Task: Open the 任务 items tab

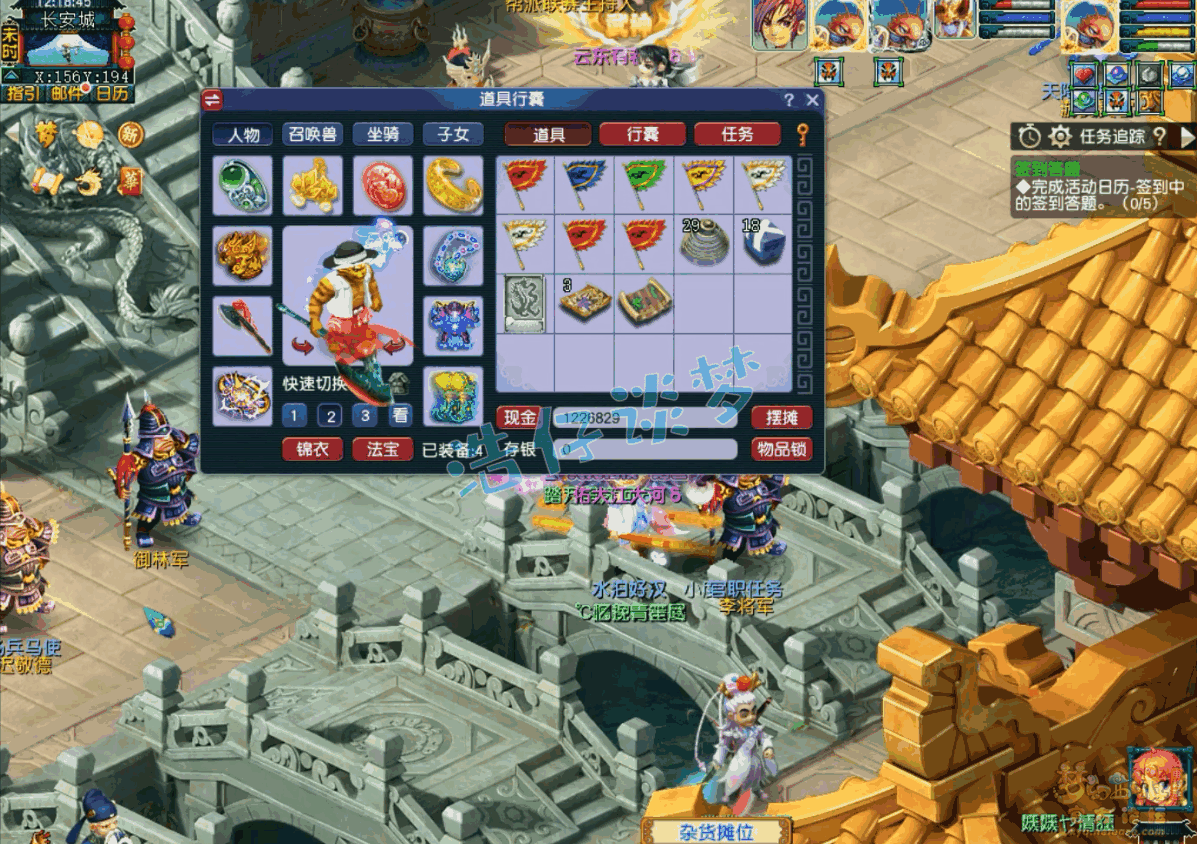Action: point(737,135)
